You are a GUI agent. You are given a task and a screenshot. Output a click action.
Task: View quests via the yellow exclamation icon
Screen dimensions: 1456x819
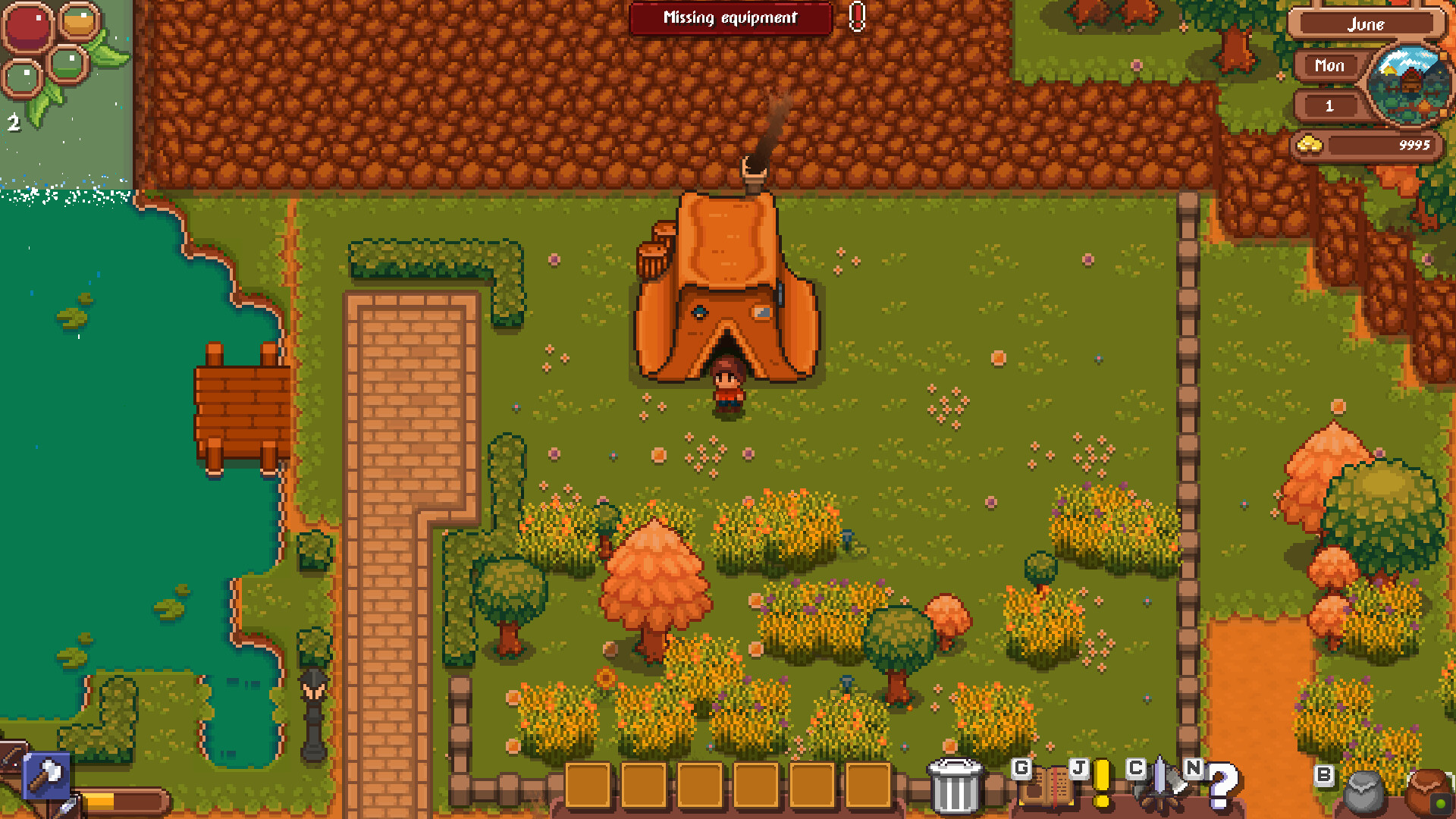coord(1101,784)
